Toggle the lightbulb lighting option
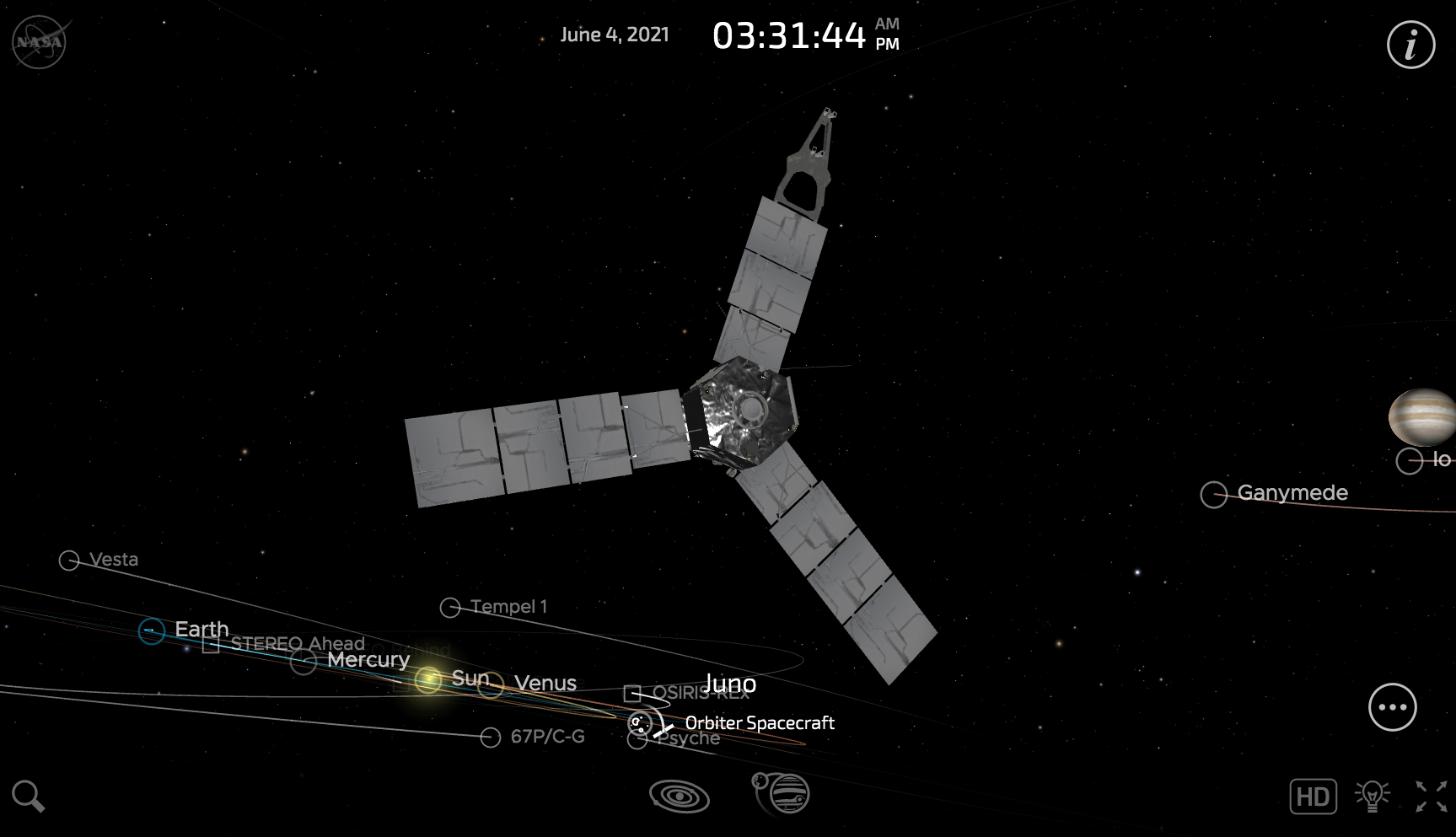Screen dimensions: 1456x837 [1372, 796]
